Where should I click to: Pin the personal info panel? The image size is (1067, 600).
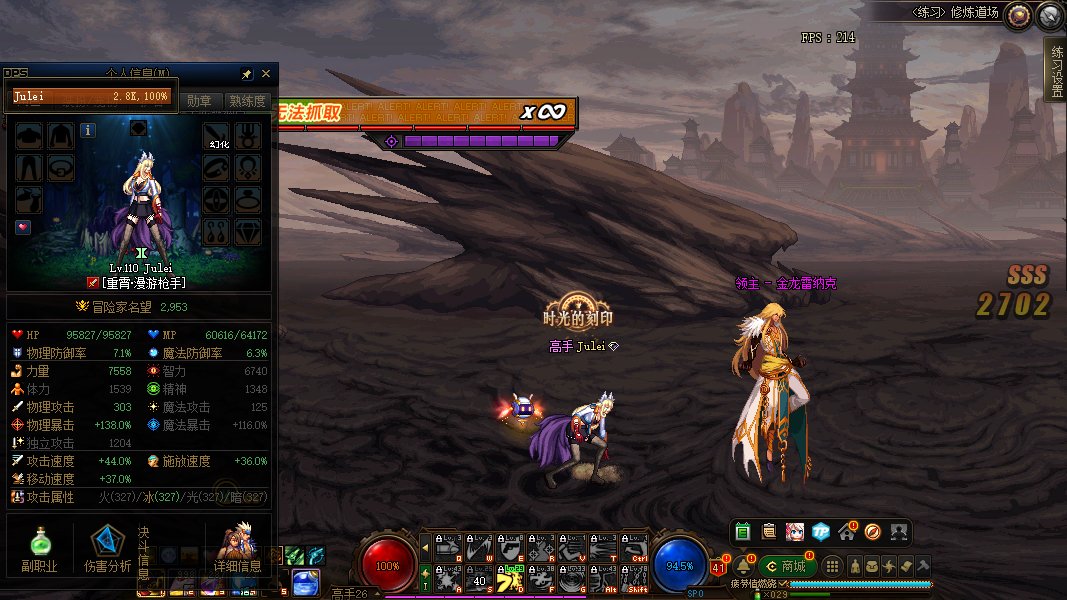point(247,74)
